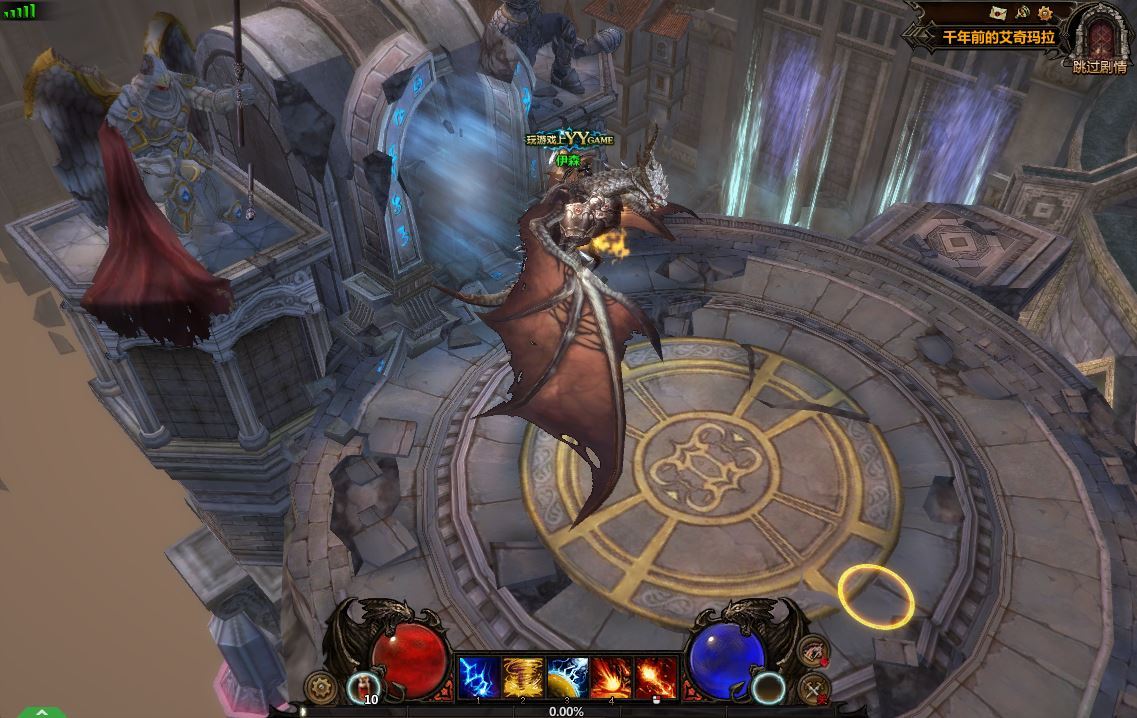Open the bronze gear button beside health orb
This screenshot has width=1137, height=718.
click(x=320, y=687)
